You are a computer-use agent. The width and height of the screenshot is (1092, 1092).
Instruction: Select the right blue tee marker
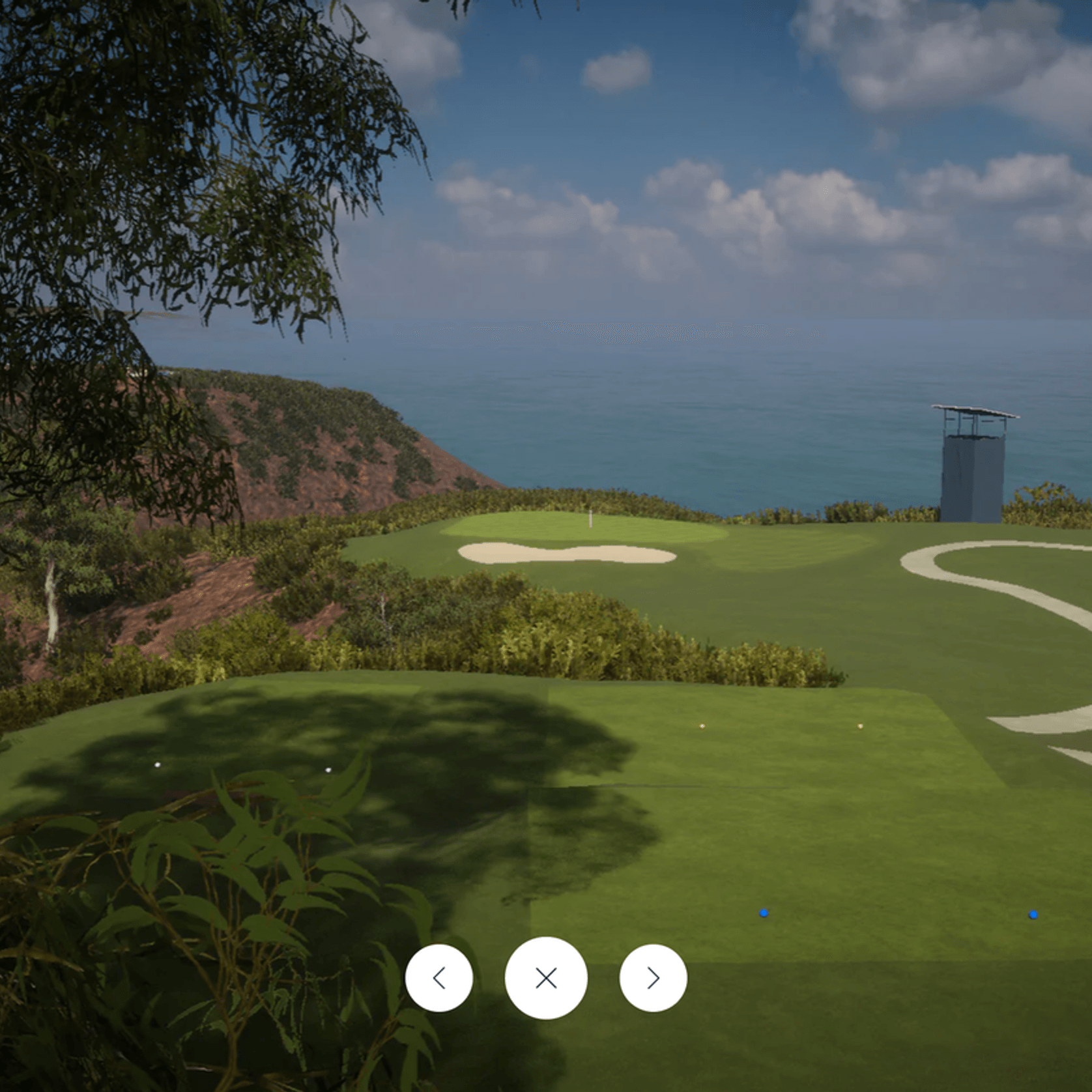[1033, 915]
